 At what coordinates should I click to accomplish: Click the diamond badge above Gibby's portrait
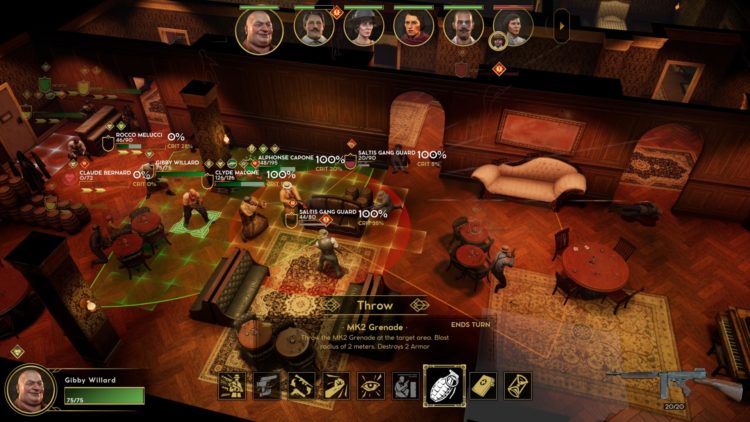[x=16, y=352]
